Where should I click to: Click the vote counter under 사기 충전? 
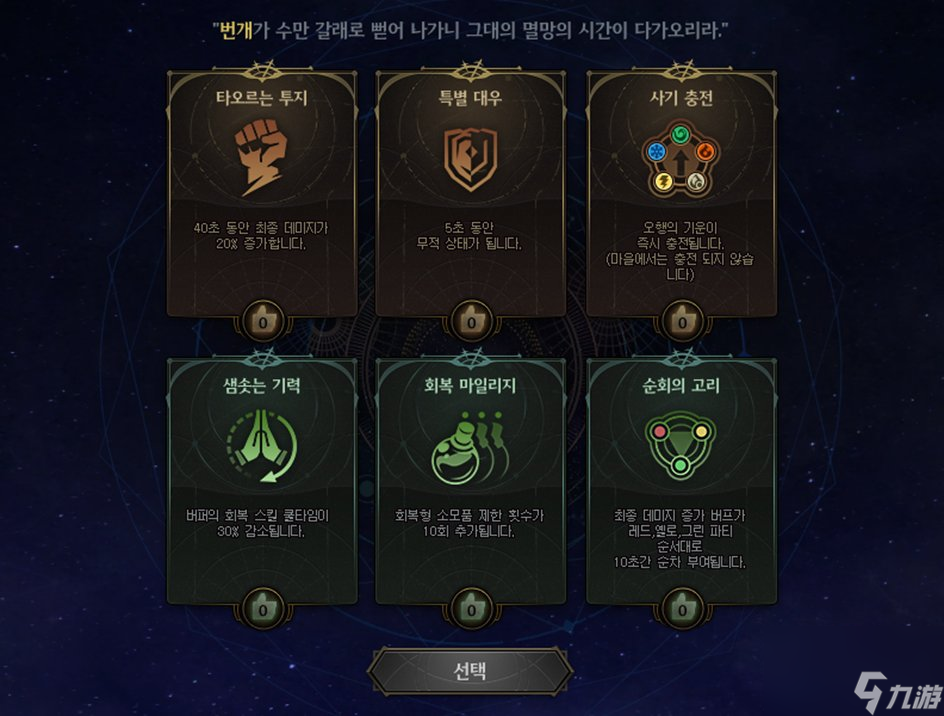coord(681,323)
